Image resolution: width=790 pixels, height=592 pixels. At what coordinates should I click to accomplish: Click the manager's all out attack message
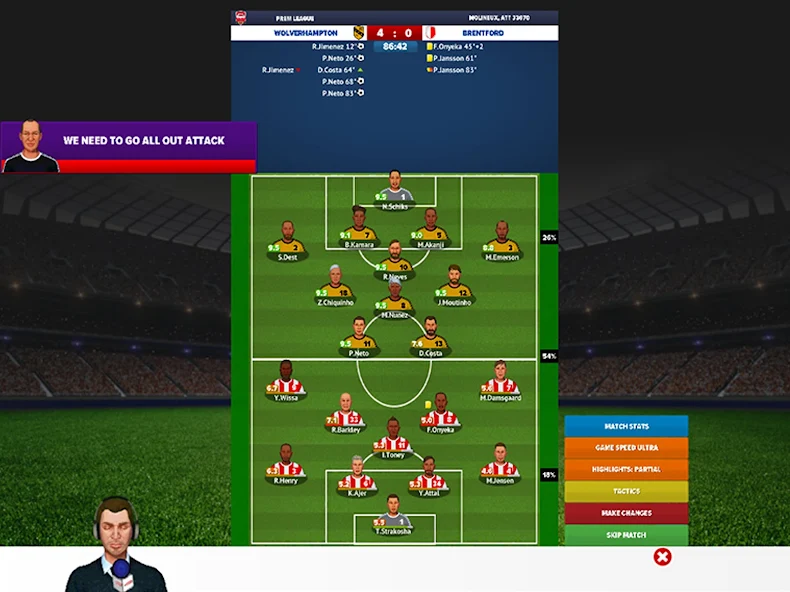[128, 146]
